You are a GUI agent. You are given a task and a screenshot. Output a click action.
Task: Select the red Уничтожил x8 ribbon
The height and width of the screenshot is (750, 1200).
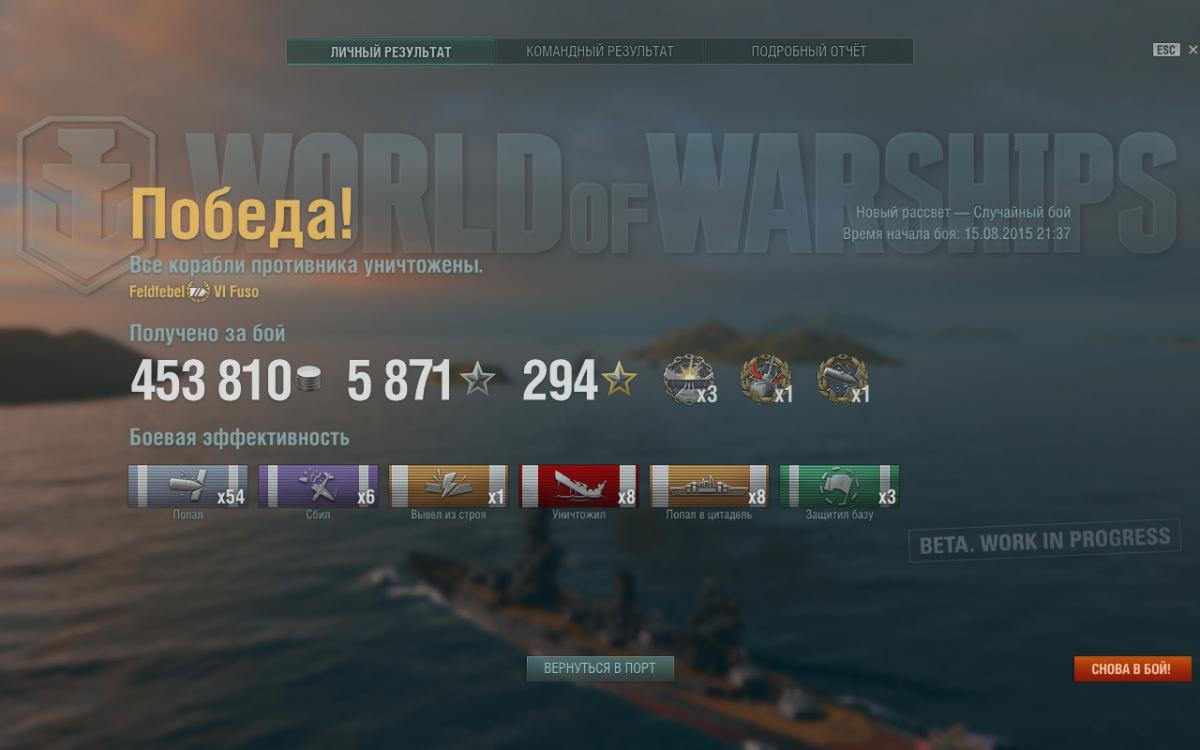pos(579,486)
